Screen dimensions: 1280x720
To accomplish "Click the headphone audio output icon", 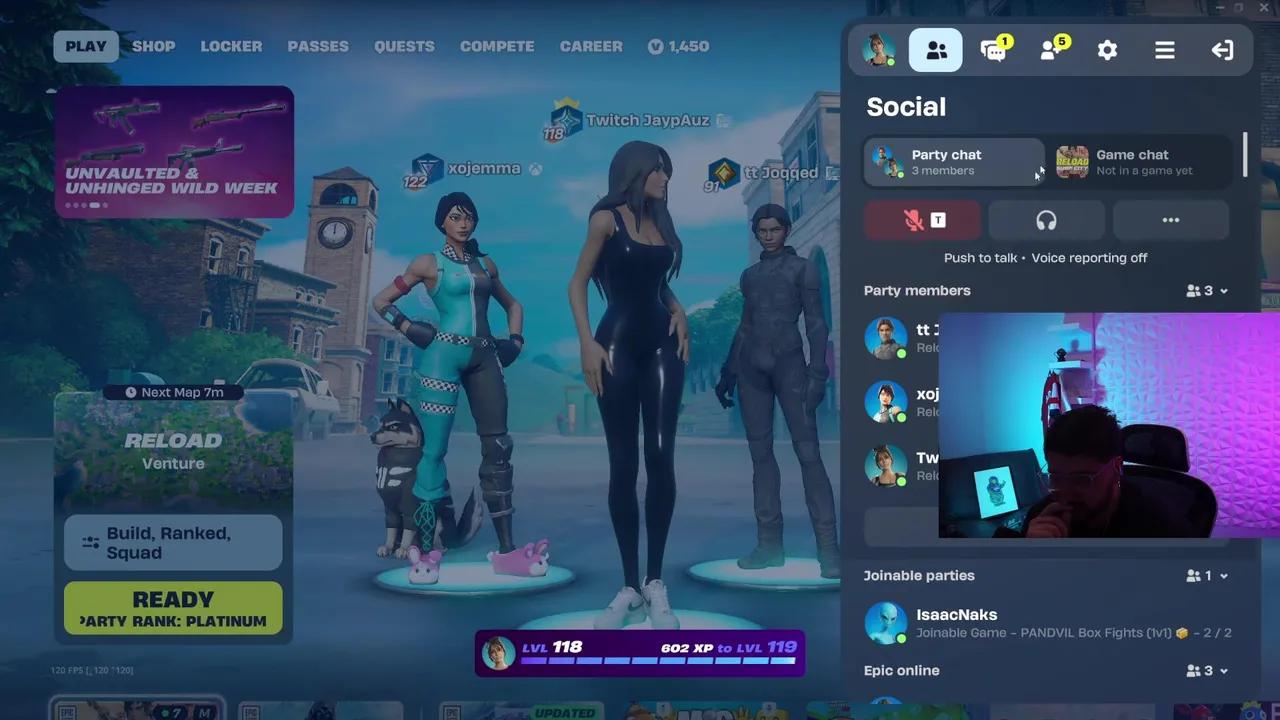I will (x=1046, y=220).
